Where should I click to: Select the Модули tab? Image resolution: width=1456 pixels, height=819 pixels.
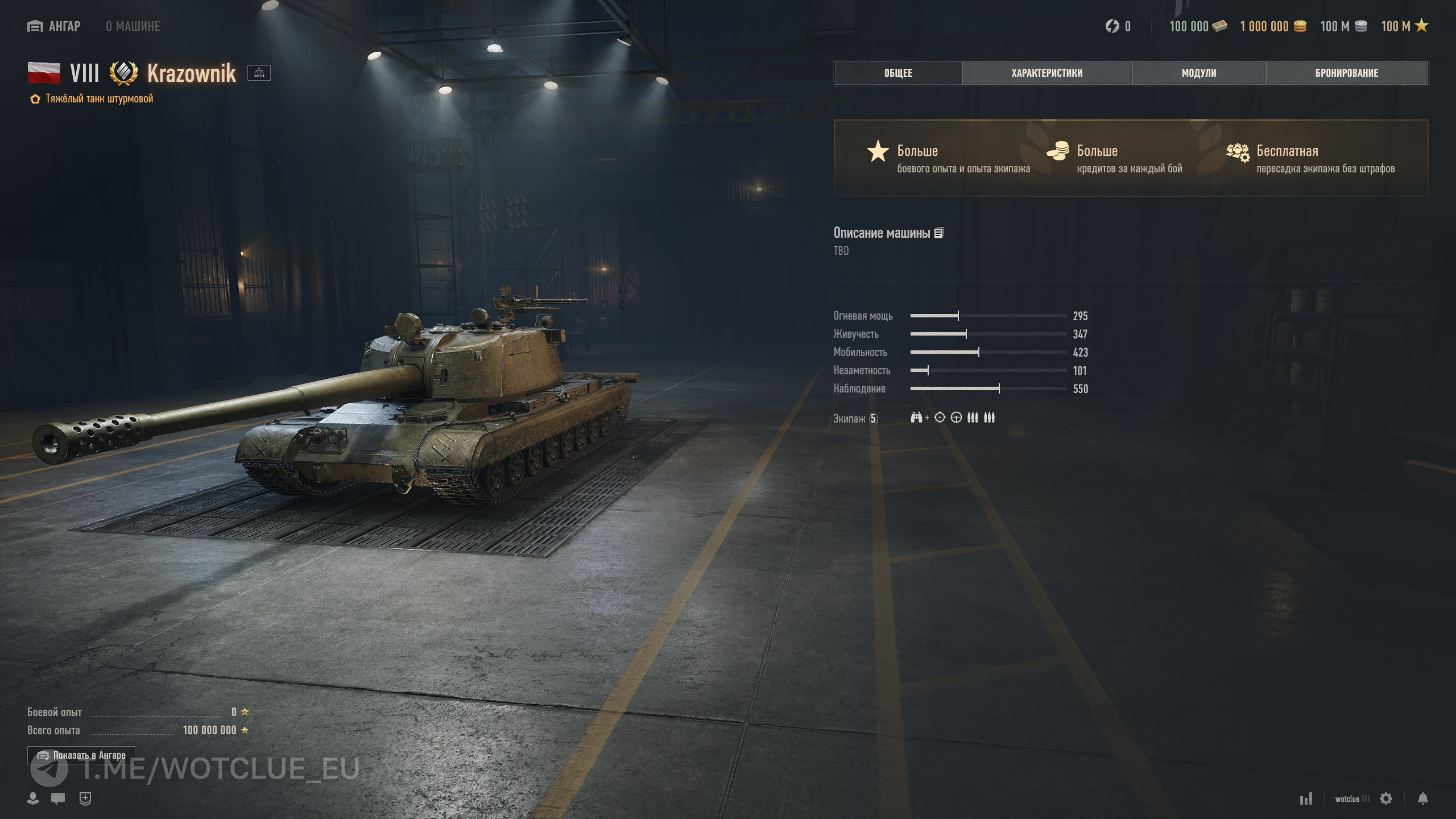pyautogui.click(x=1198, y=73)
